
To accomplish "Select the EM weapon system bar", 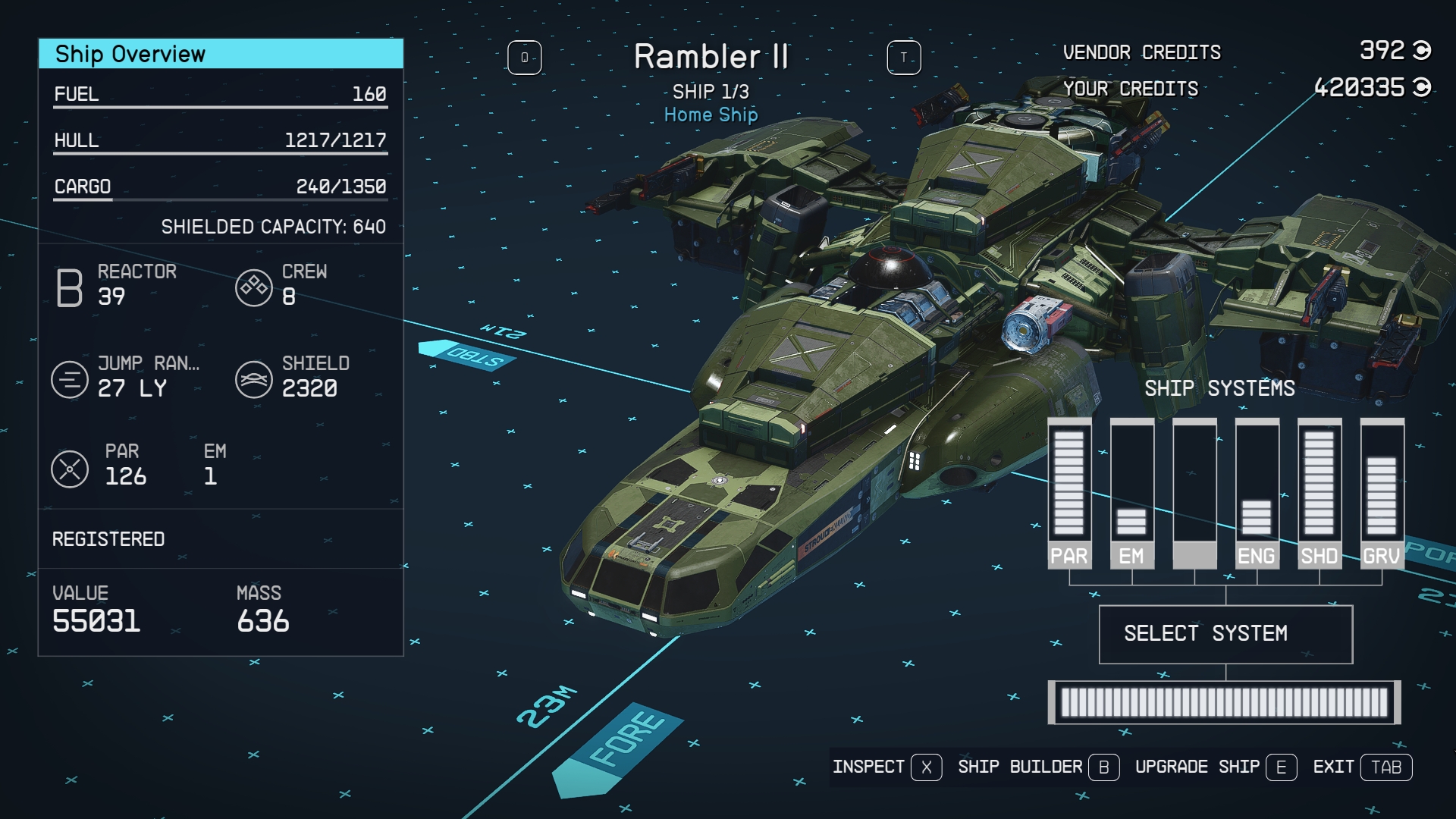I will tap(1131, 493).
